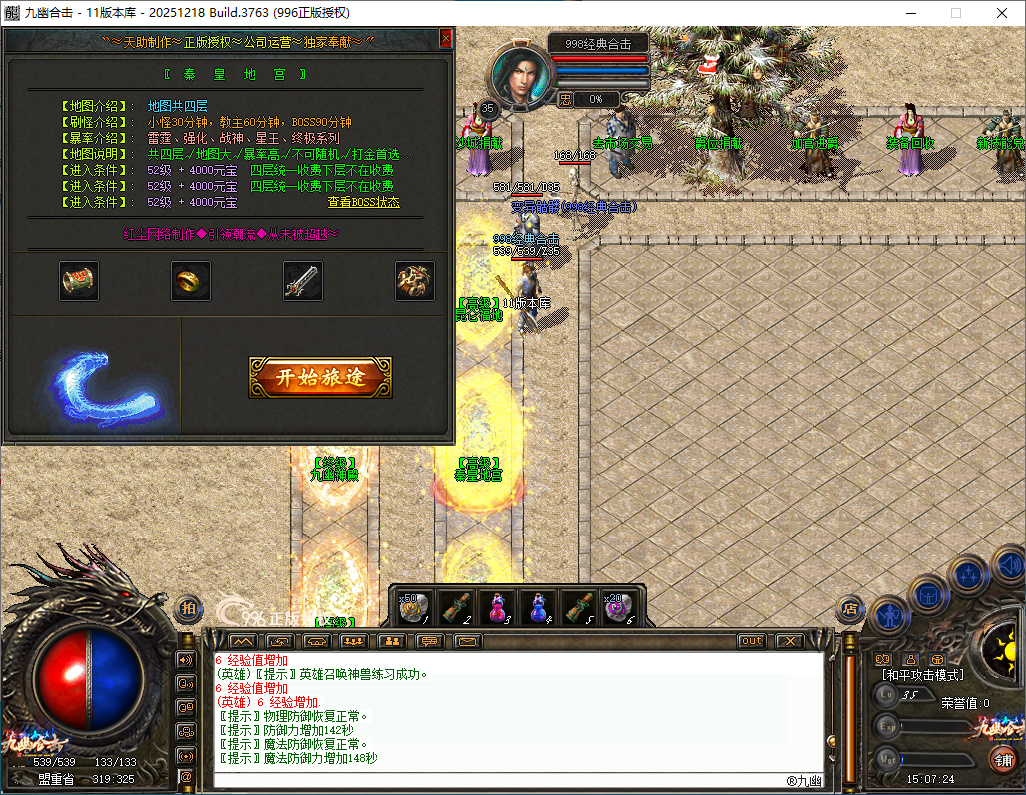
Task: Open the 铺 stall button
Action: pyautogui.click(x=1001, y=759)
